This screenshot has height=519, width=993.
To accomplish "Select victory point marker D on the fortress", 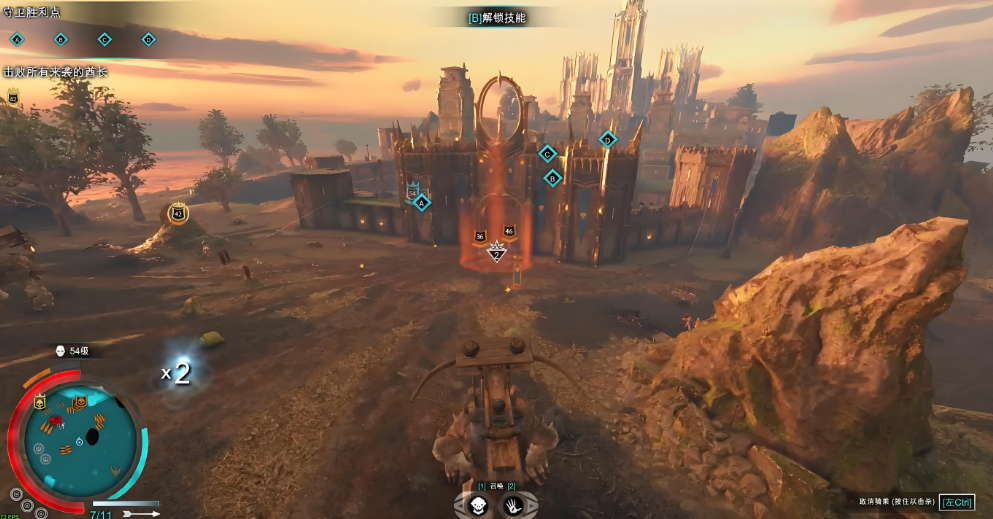I will [607, 139].
